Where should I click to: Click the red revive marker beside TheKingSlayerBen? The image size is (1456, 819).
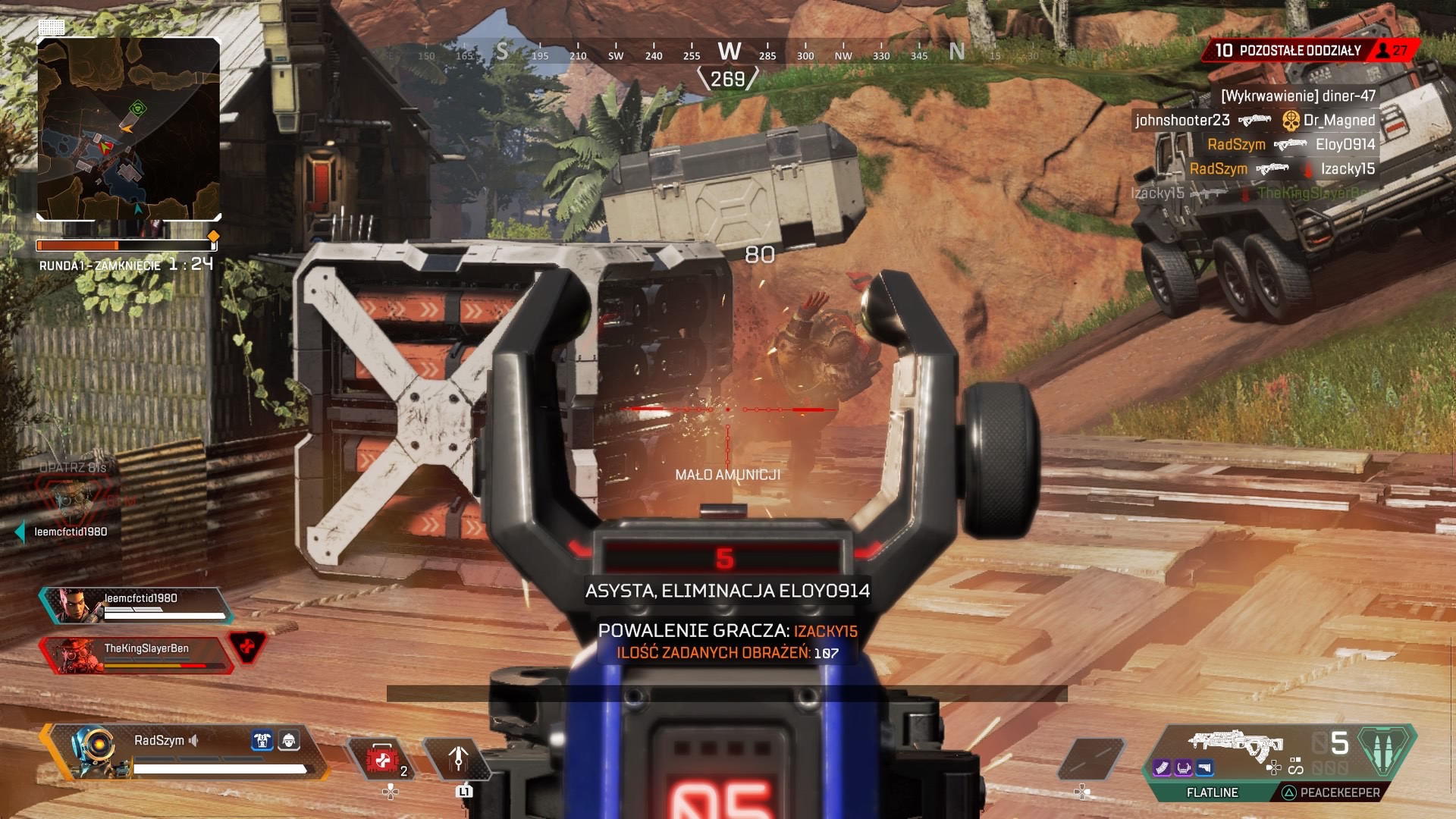(x=247, y=647)
